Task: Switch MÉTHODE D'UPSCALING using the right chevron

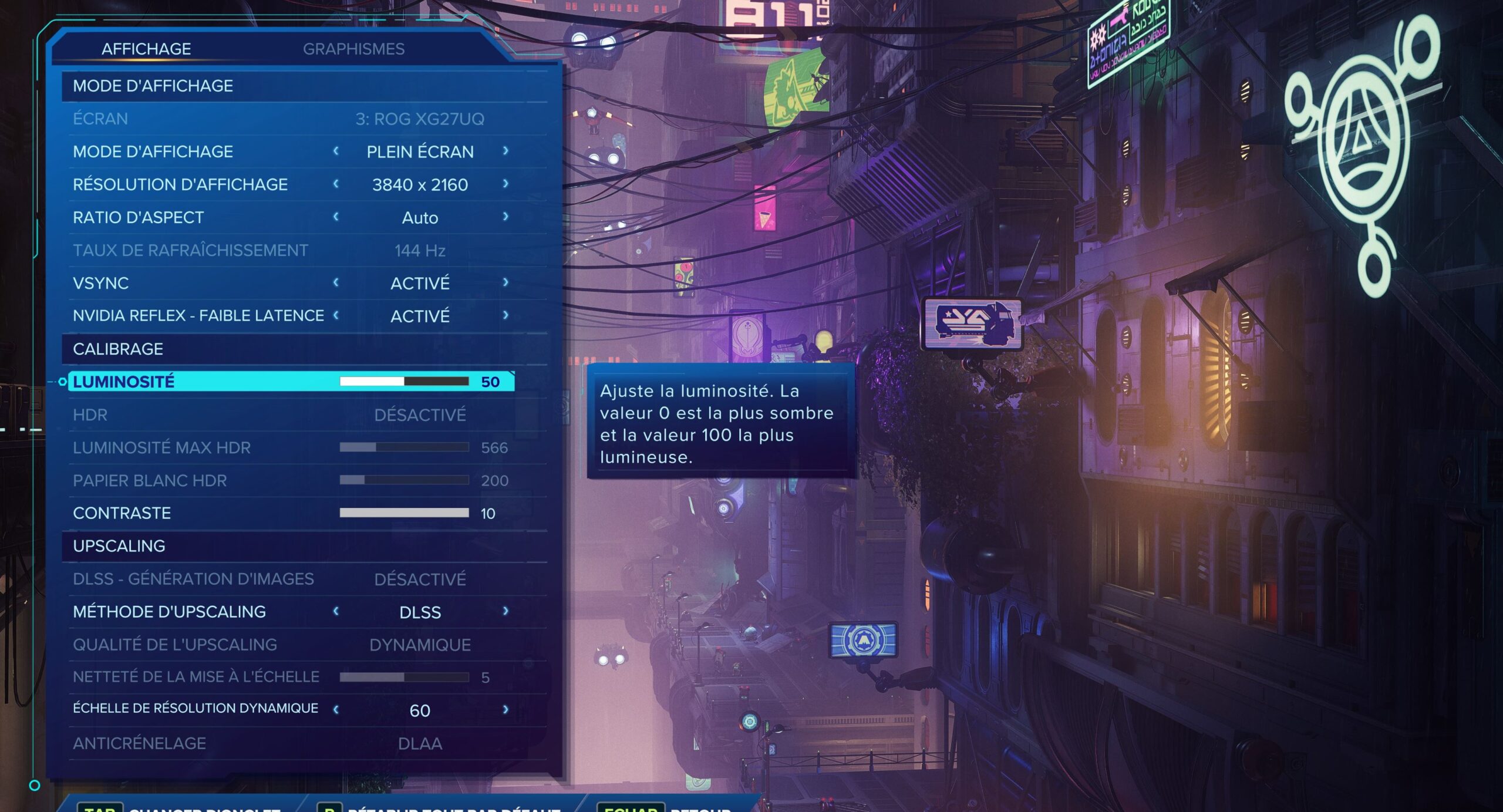Action: pos(505,612)
